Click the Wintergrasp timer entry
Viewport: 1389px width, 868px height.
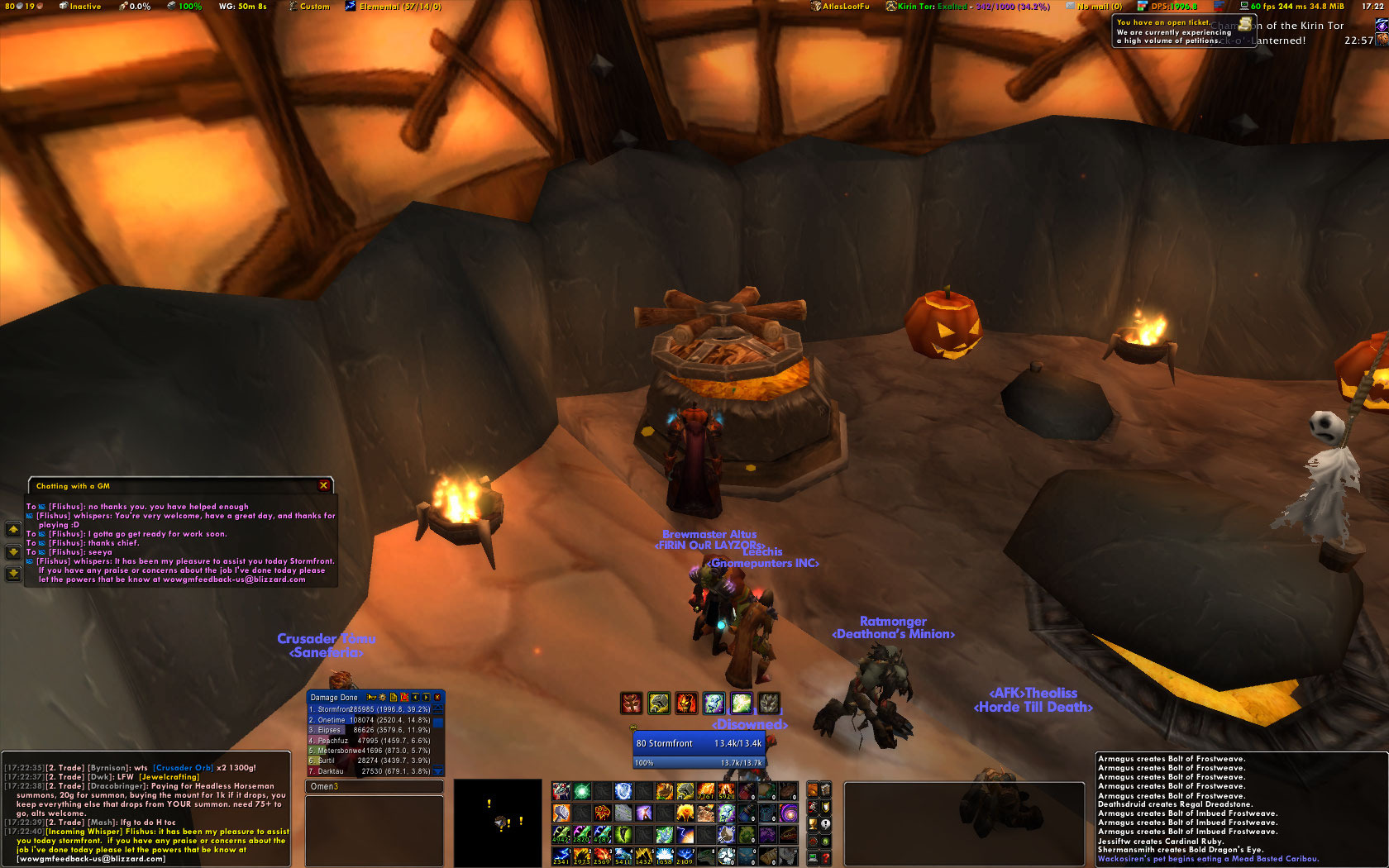[x=242, y=7]
